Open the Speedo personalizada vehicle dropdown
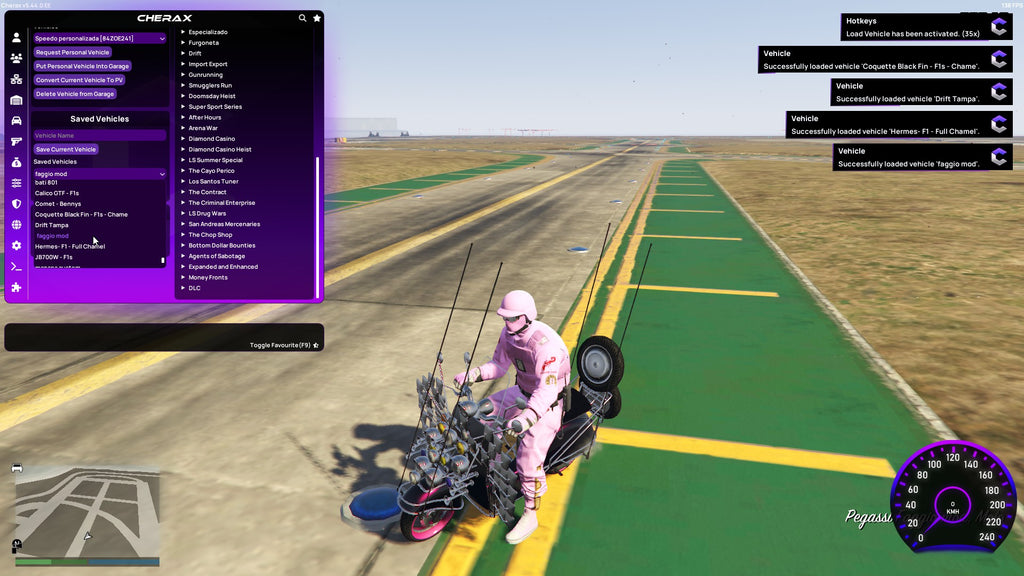Viewport: 1024px width, 576px height. [99, 38]
